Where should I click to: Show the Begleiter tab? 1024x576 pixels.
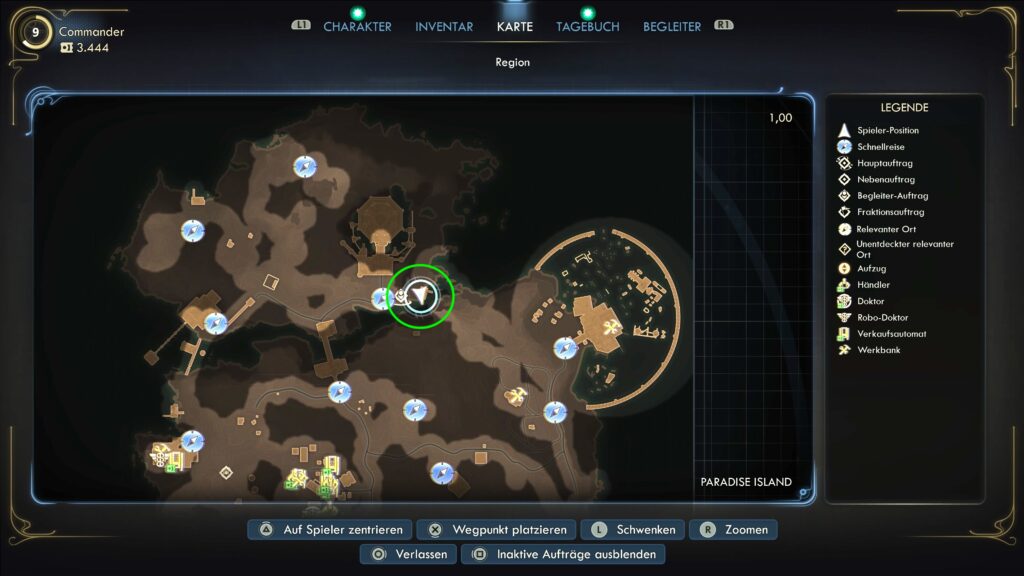pyautogui.click(x=672, y=27)
